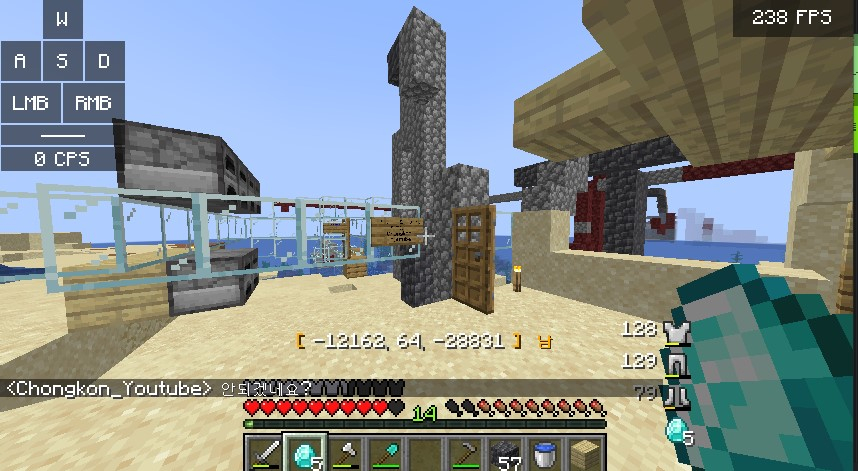Select the pickaxe hotbar slot

tap(466, 456)
